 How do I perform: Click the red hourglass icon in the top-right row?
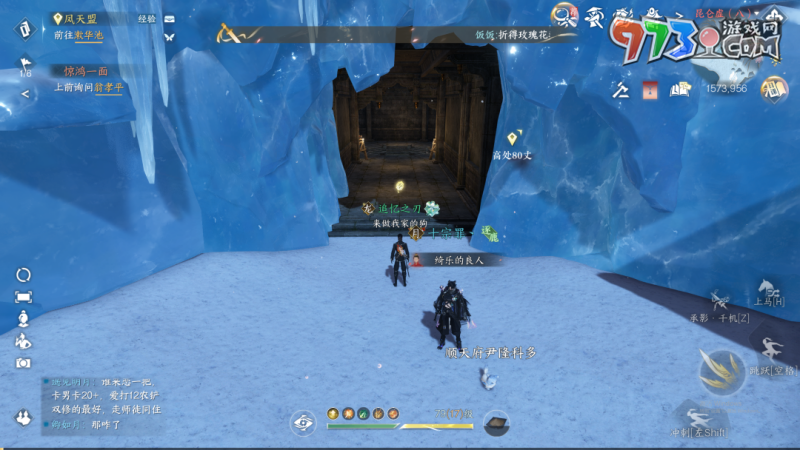[x=650, y=90]
